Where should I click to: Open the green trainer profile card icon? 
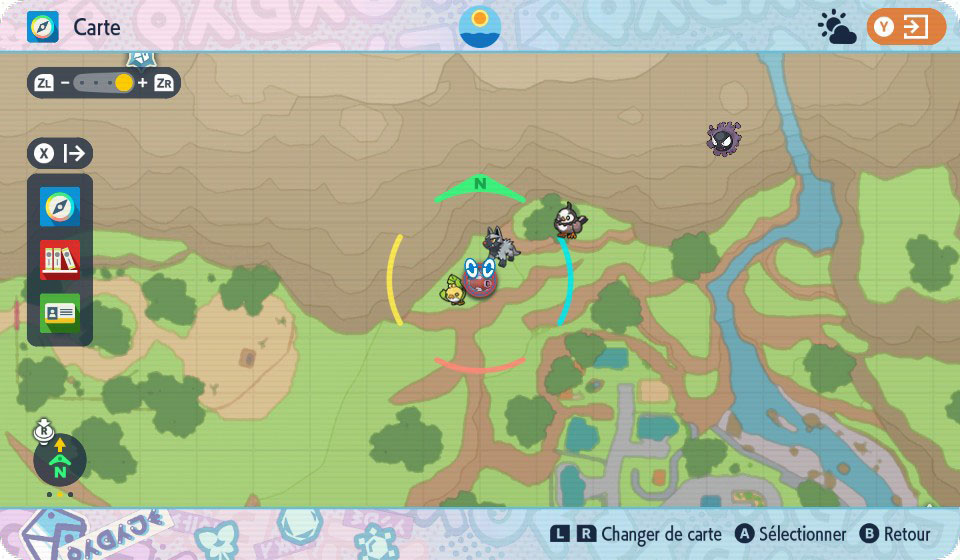click(60, 313)
